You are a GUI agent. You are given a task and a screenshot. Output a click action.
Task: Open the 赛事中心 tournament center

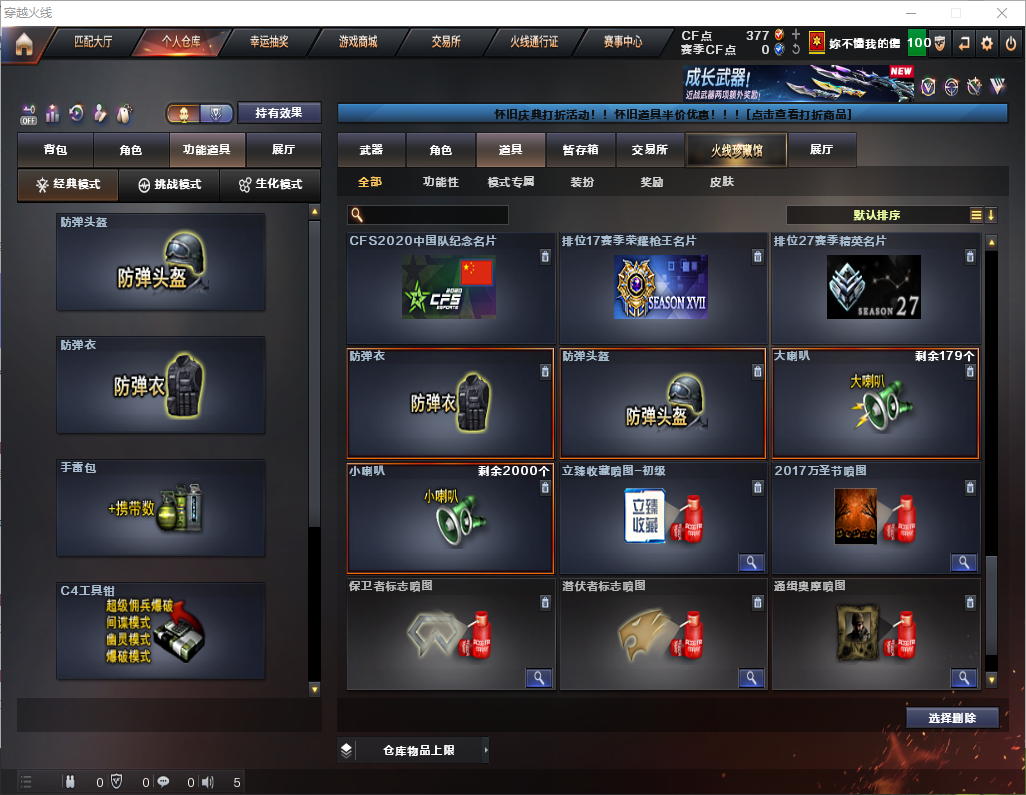coord(622,43)
